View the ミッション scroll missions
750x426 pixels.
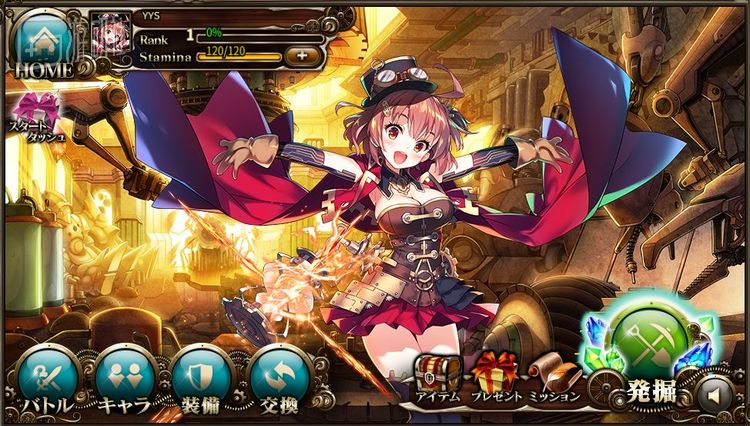(x=553, y=377)
